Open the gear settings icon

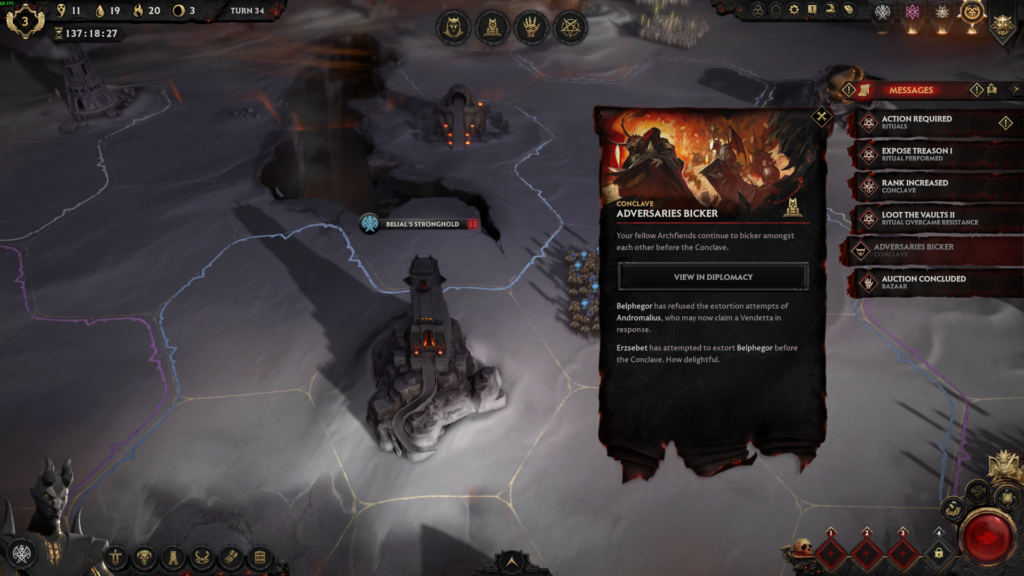[x=794, y=9]
